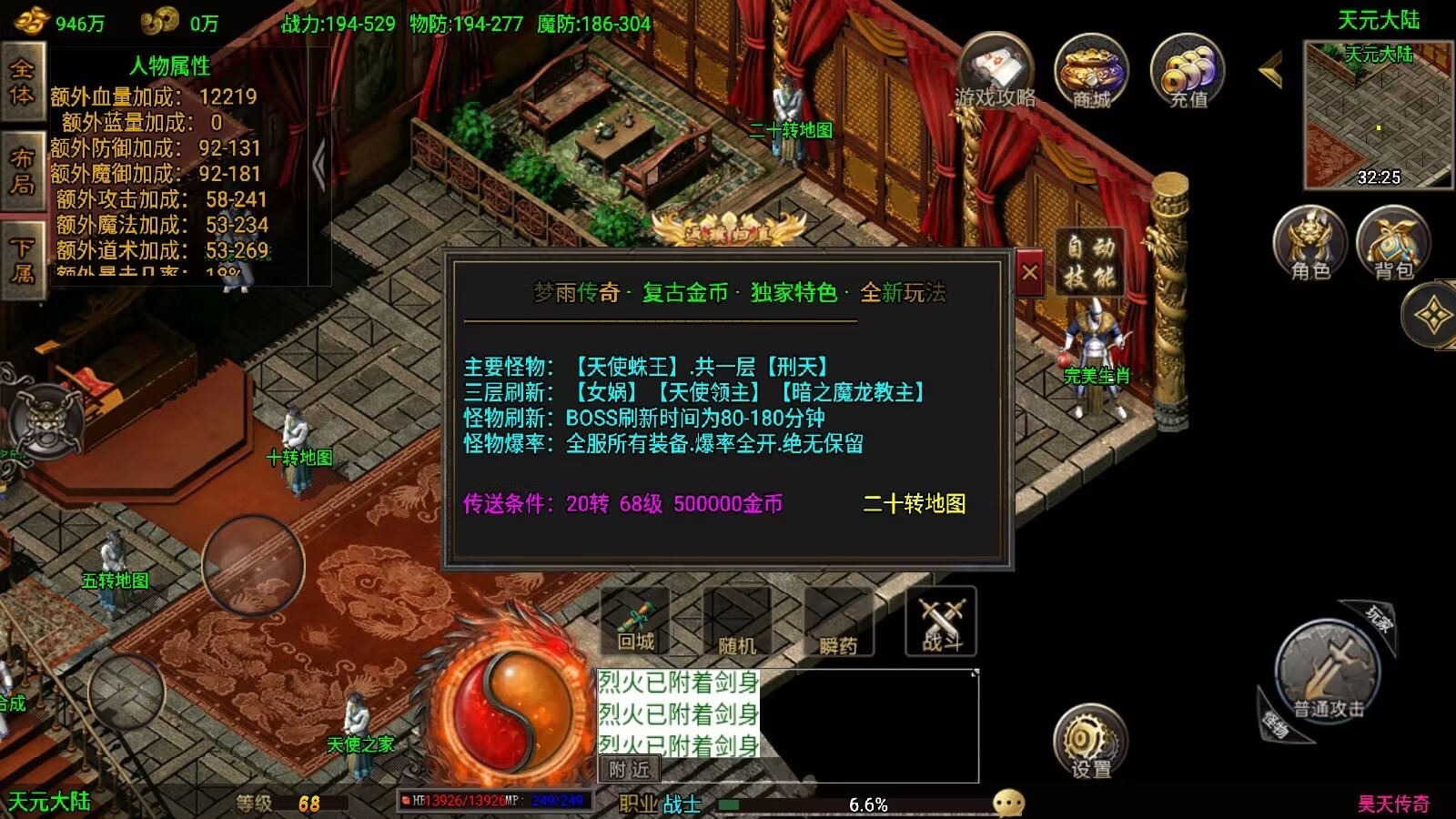Viewport: 1456px width, 819px height.
Task: Open the 游戏攻略 game guide
Action: (x=996, y=72)
